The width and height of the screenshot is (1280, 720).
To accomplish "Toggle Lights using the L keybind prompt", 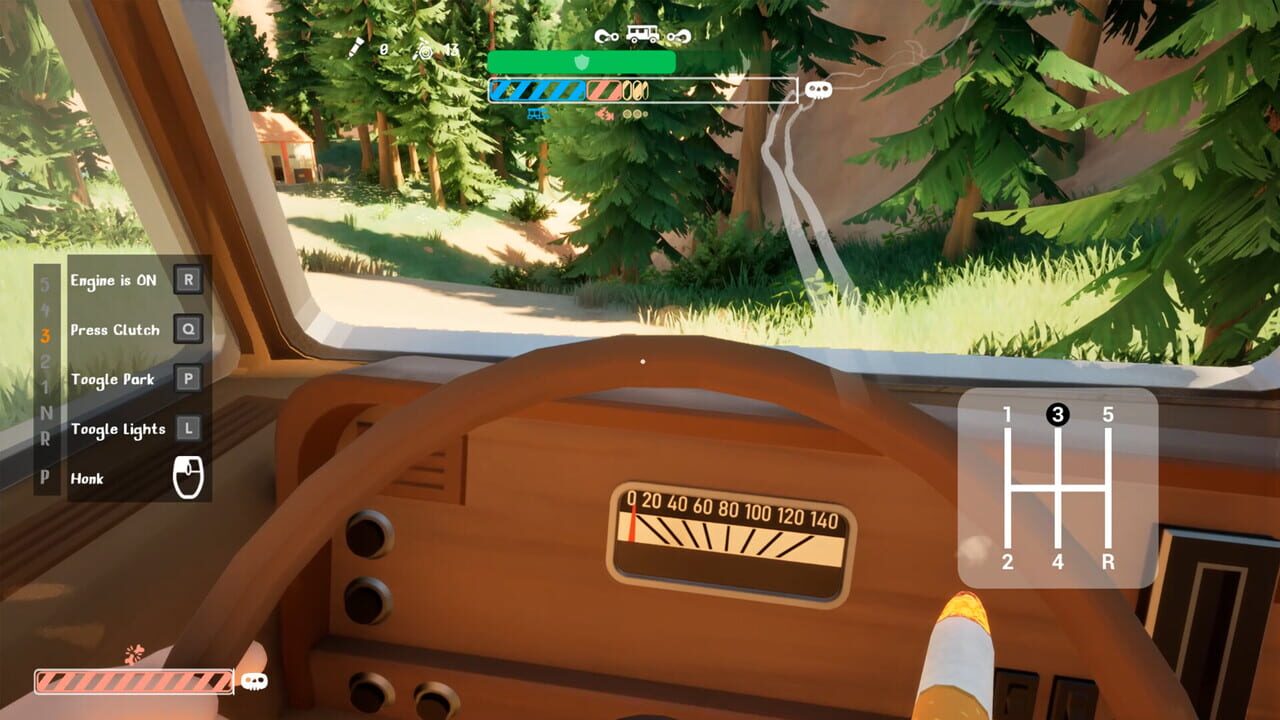I will (187, 429).
